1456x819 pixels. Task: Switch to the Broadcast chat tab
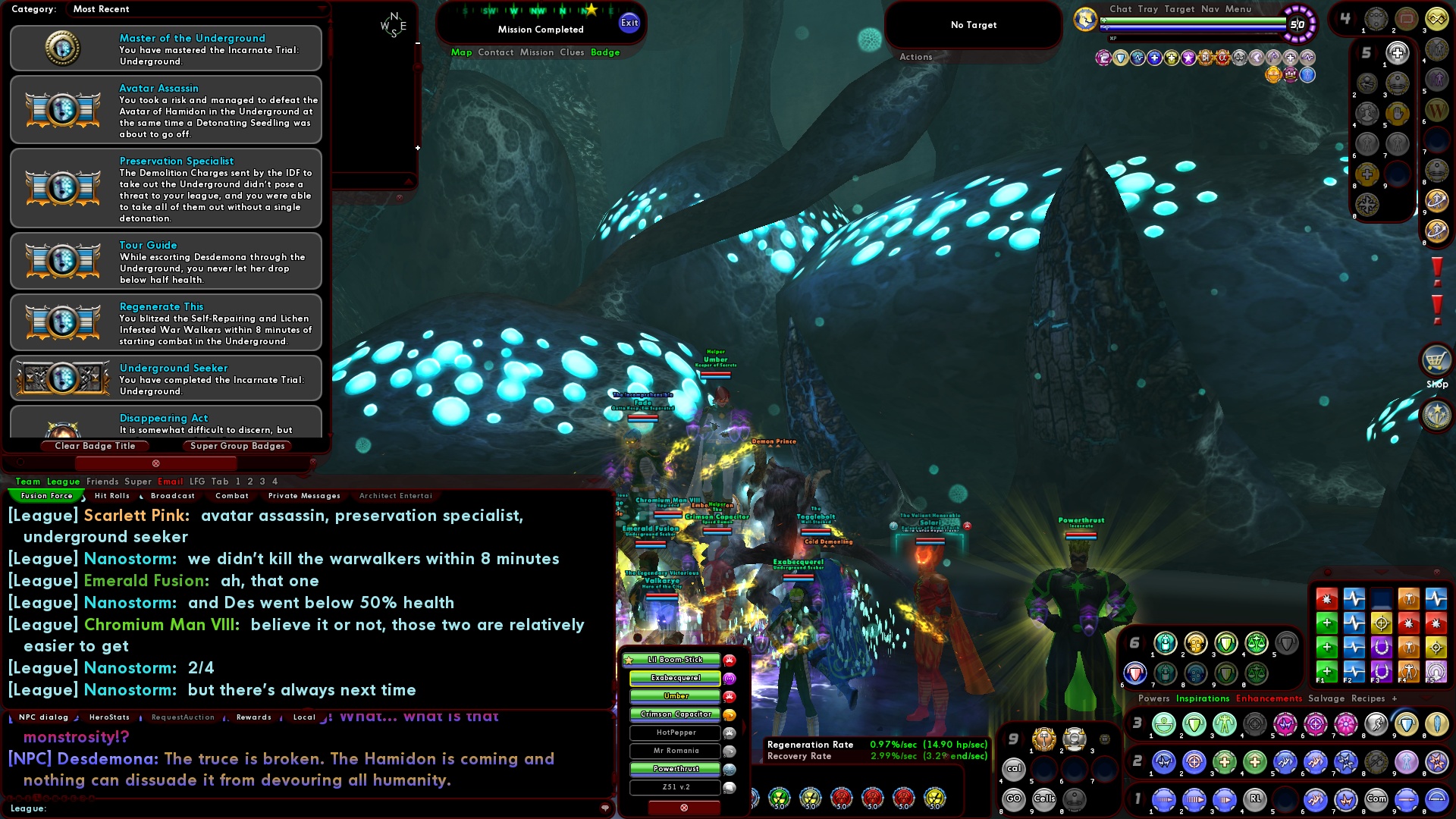172,495
